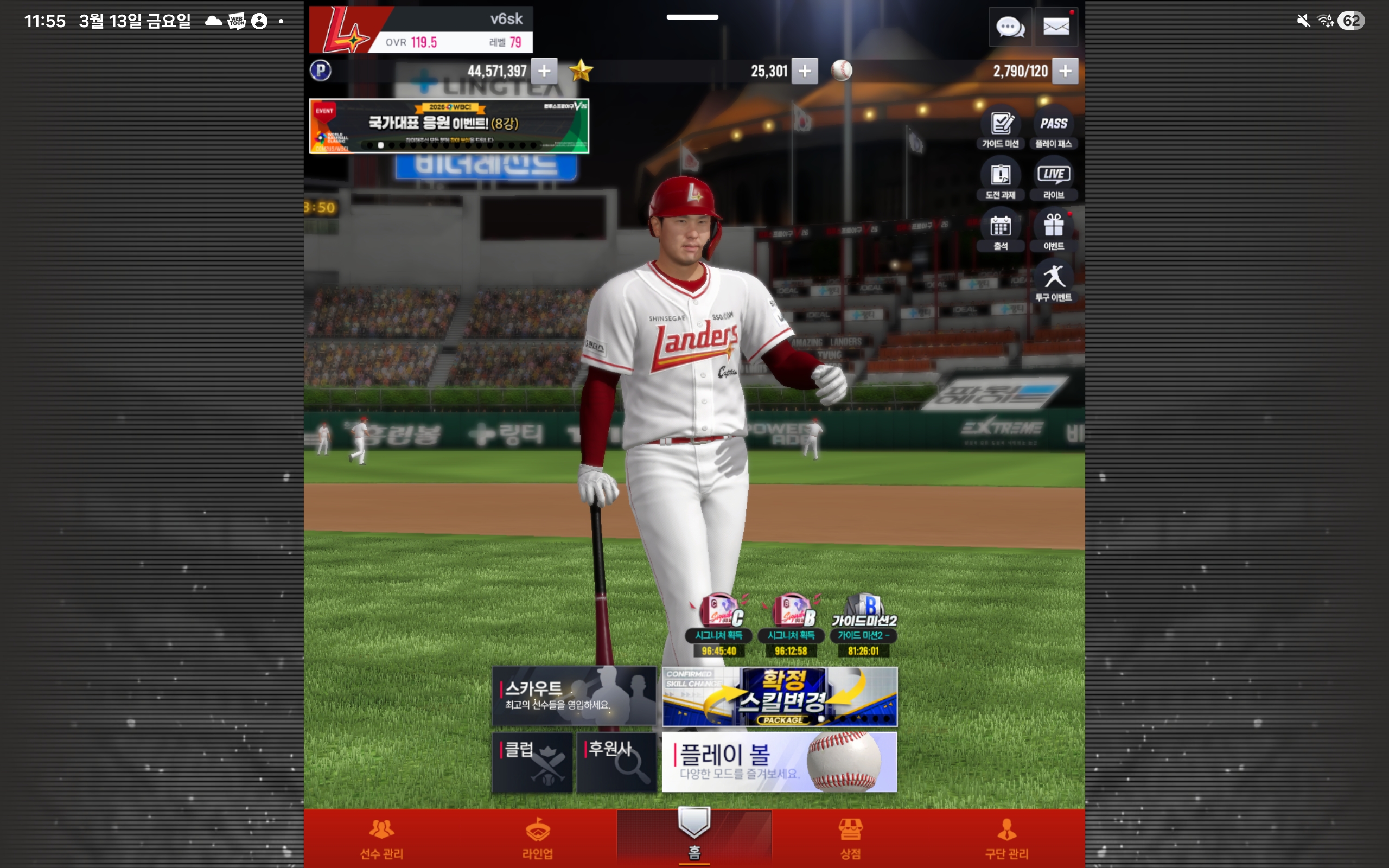This screenshot has width=1389, height=868.
Task: Open the 선수 관리 tab
Action: tap(381, 838)
